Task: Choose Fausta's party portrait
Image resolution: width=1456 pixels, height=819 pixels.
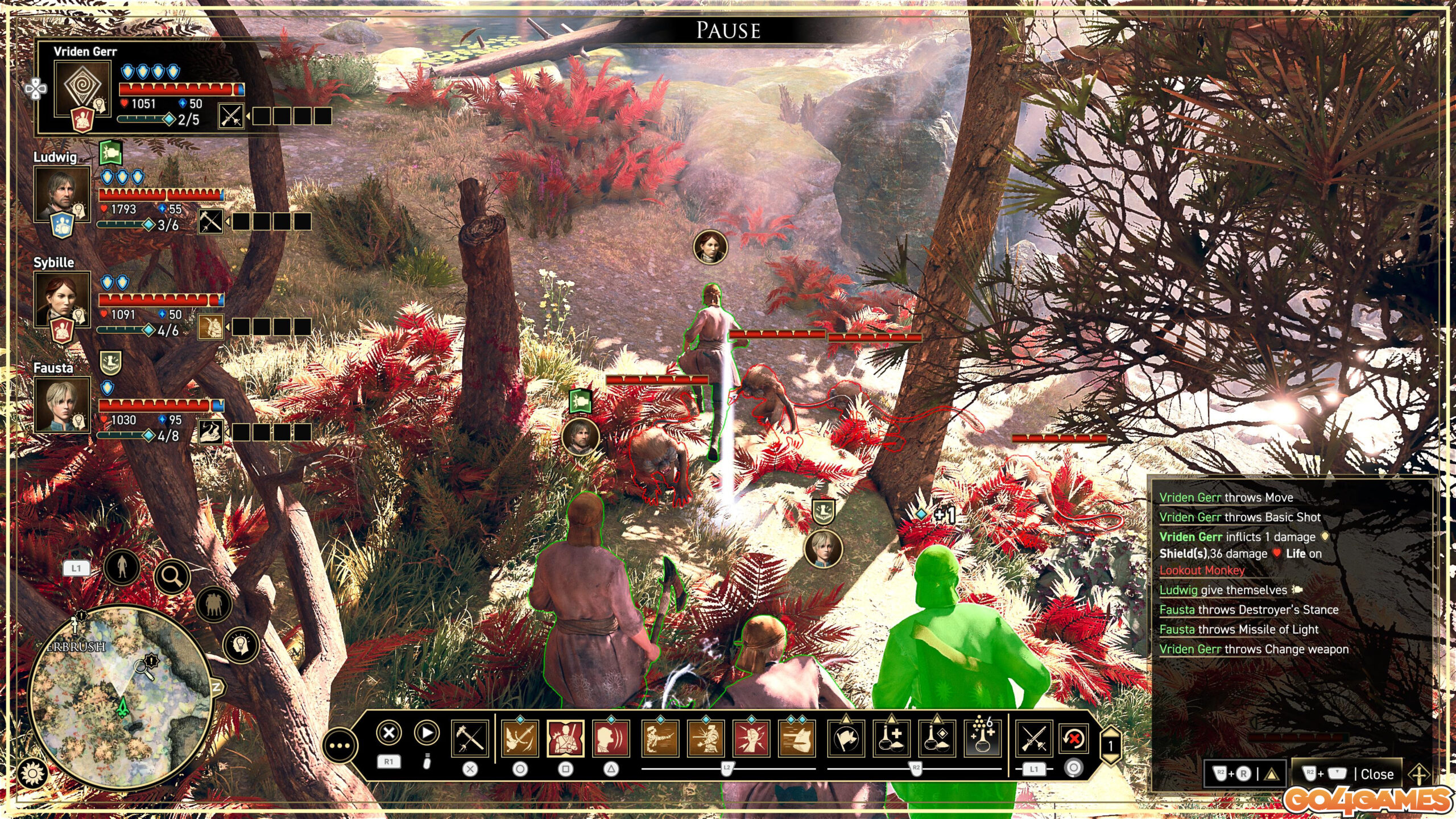Action: (61, 404)
